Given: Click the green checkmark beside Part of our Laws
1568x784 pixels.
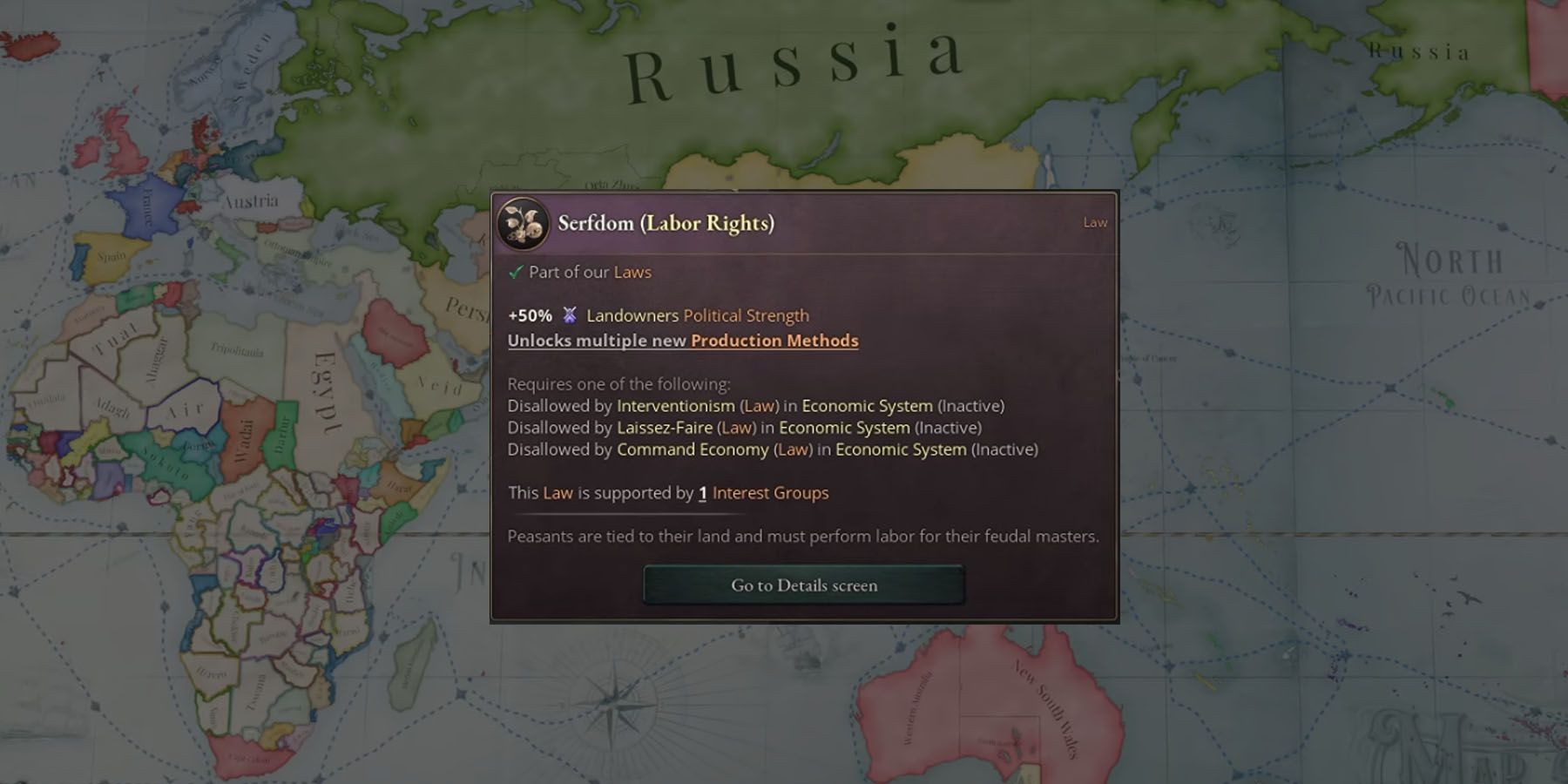Looking at the screenshot, I should tap(516, 272).
